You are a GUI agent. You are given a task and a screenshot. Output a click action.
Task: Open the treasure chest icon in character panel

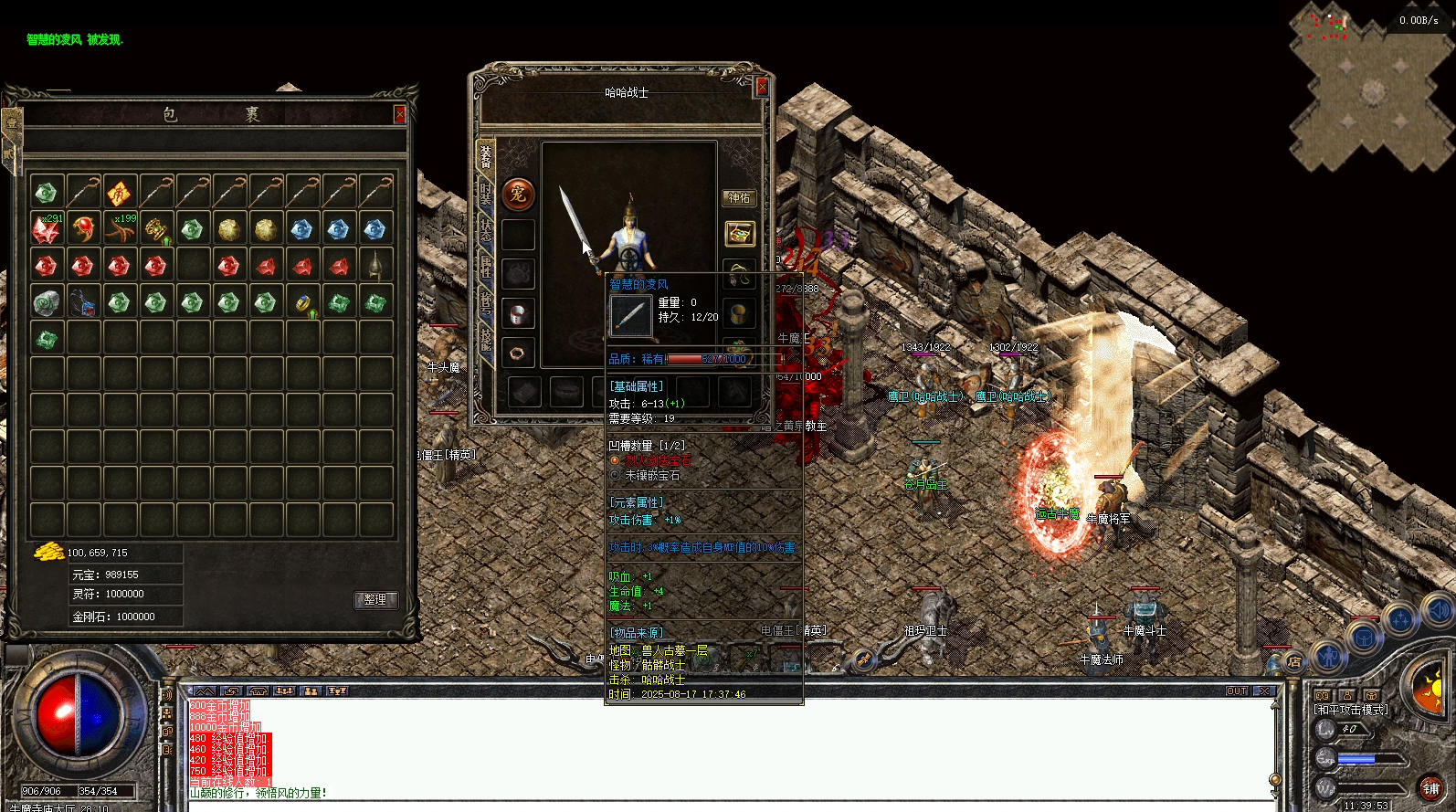point(739,233)
